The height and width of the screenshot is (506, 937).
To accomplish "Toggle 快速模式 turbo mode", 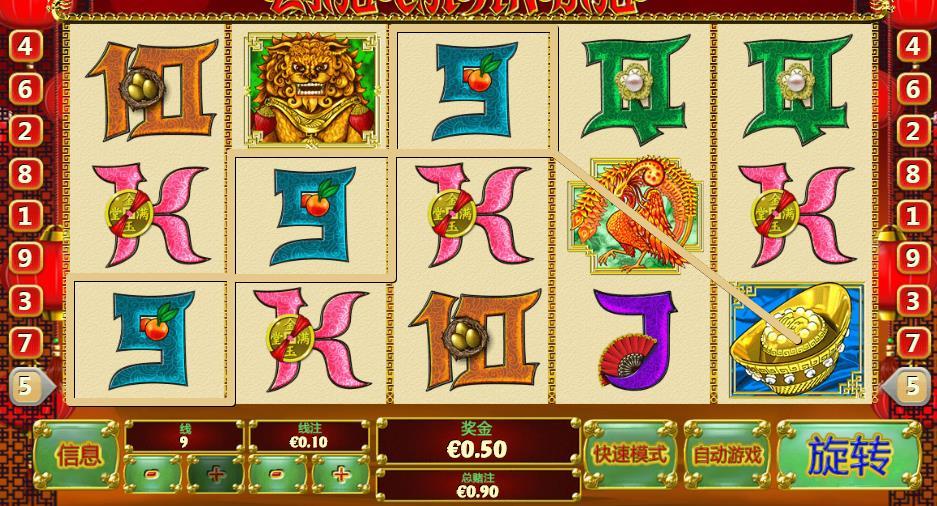I will pyautogui.click(x=629, y=455).
